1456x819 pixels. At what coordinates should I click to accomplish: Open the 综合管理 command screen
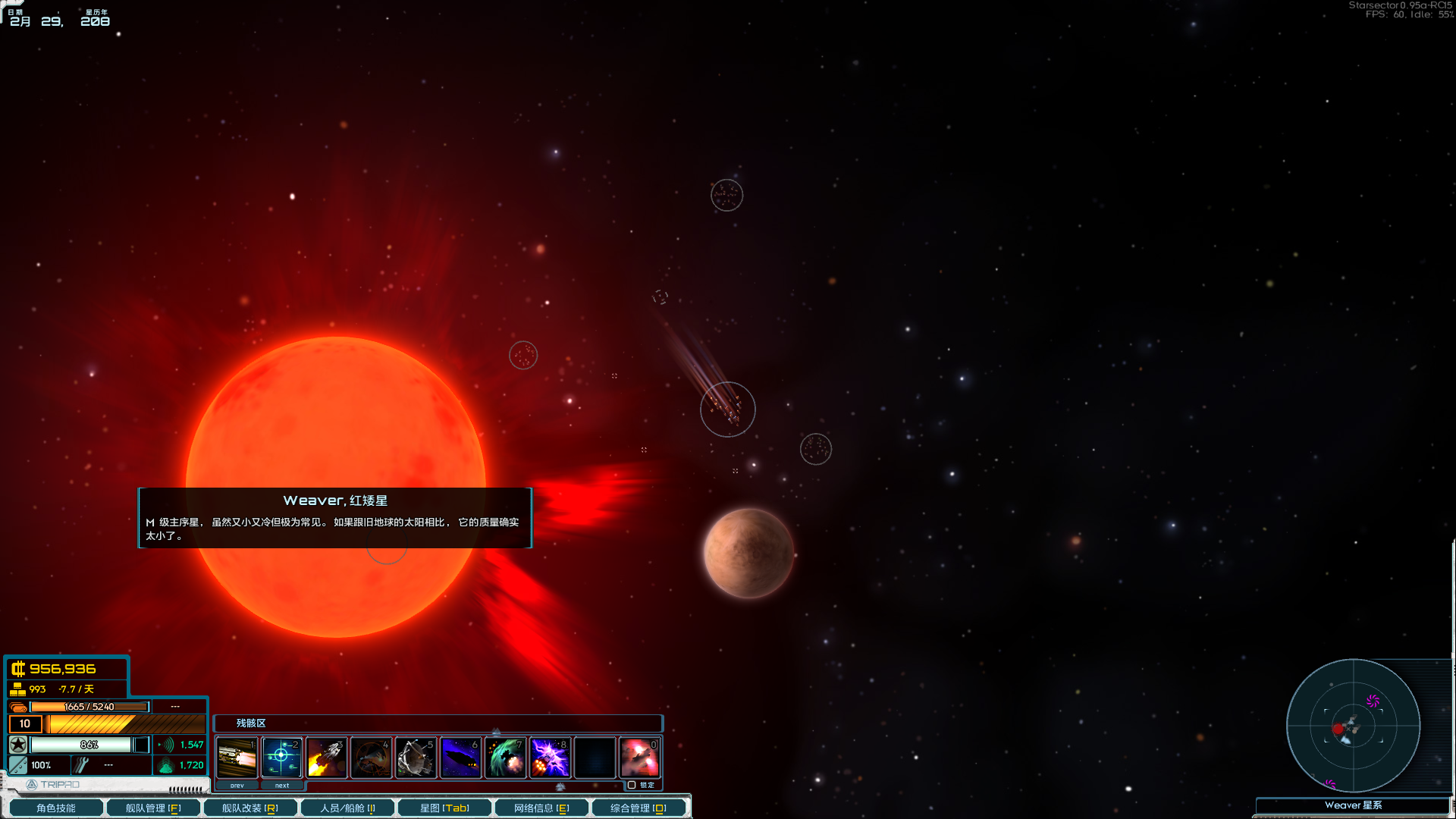click(x=639, y=808)
